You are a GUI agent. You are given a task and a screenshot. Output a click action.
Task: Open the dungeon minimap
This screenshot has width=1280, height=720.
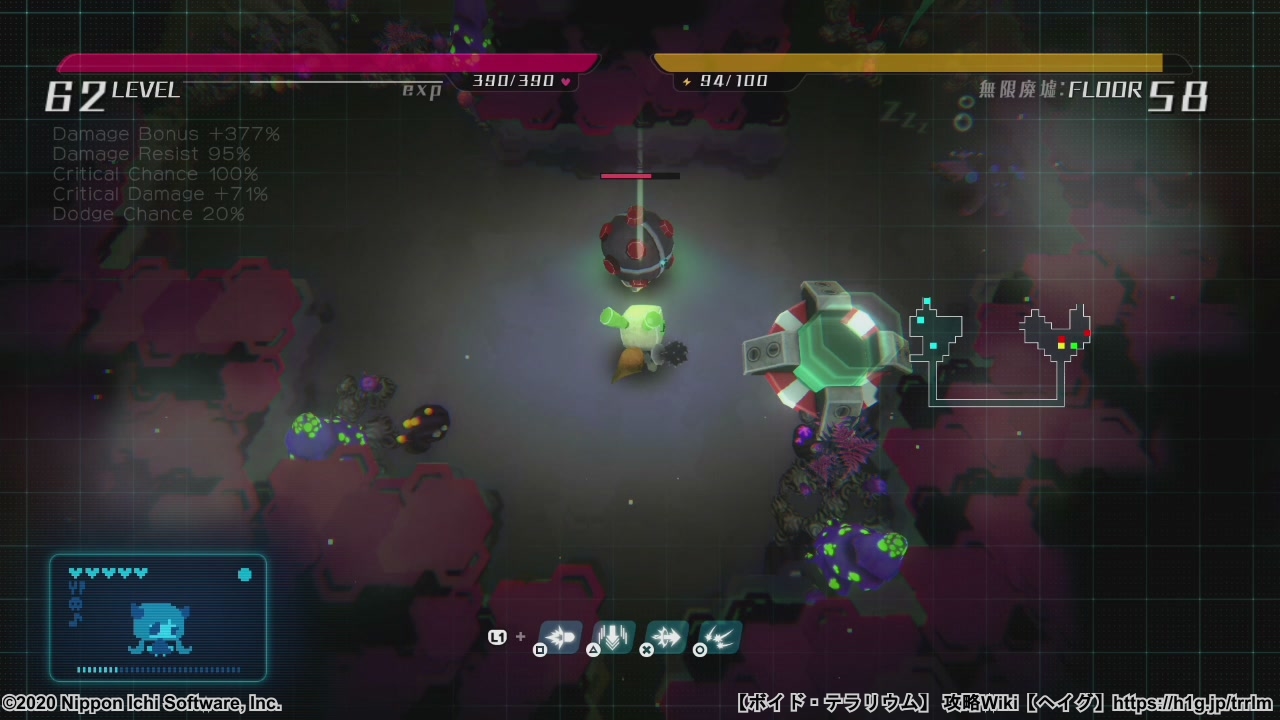(x=998, y=352)
